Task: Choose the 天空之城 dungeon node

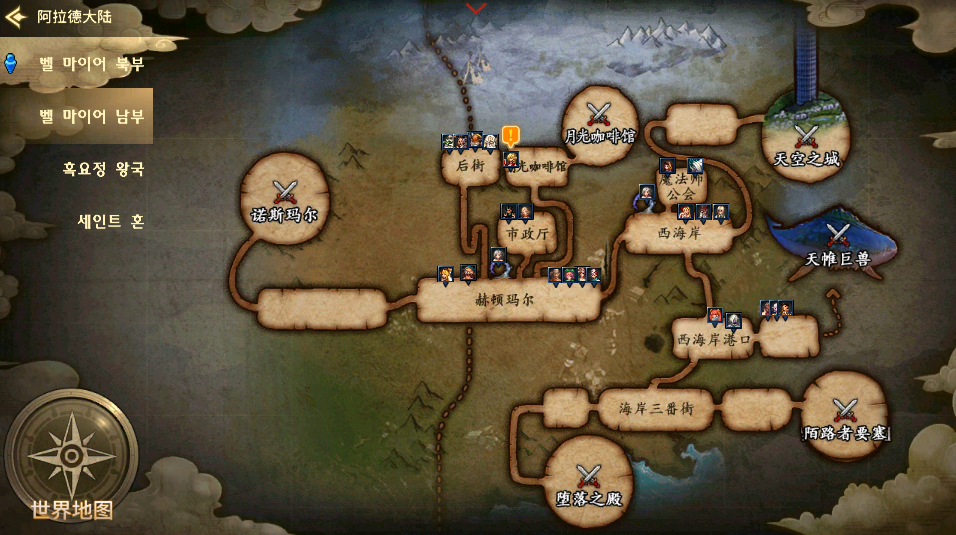Action: coord(806,143)
